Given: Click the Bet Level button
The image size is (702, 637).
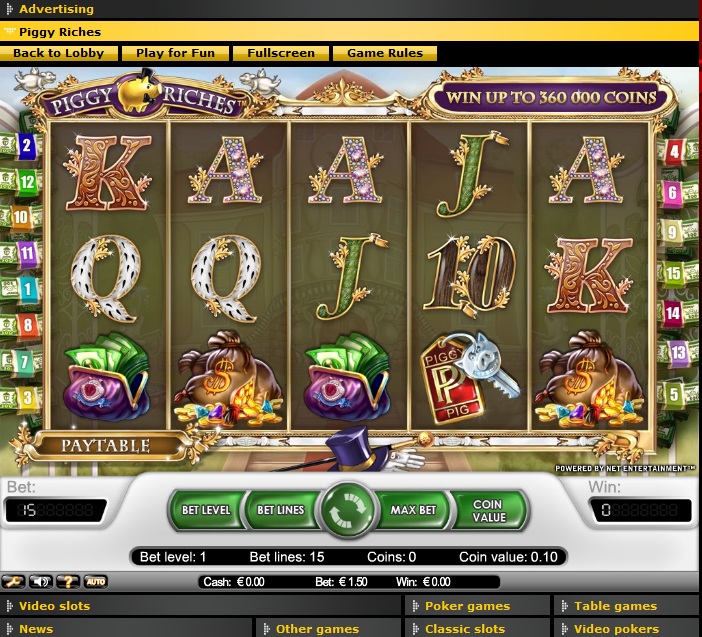Looking at the screenshot, I should pos(206,510).
